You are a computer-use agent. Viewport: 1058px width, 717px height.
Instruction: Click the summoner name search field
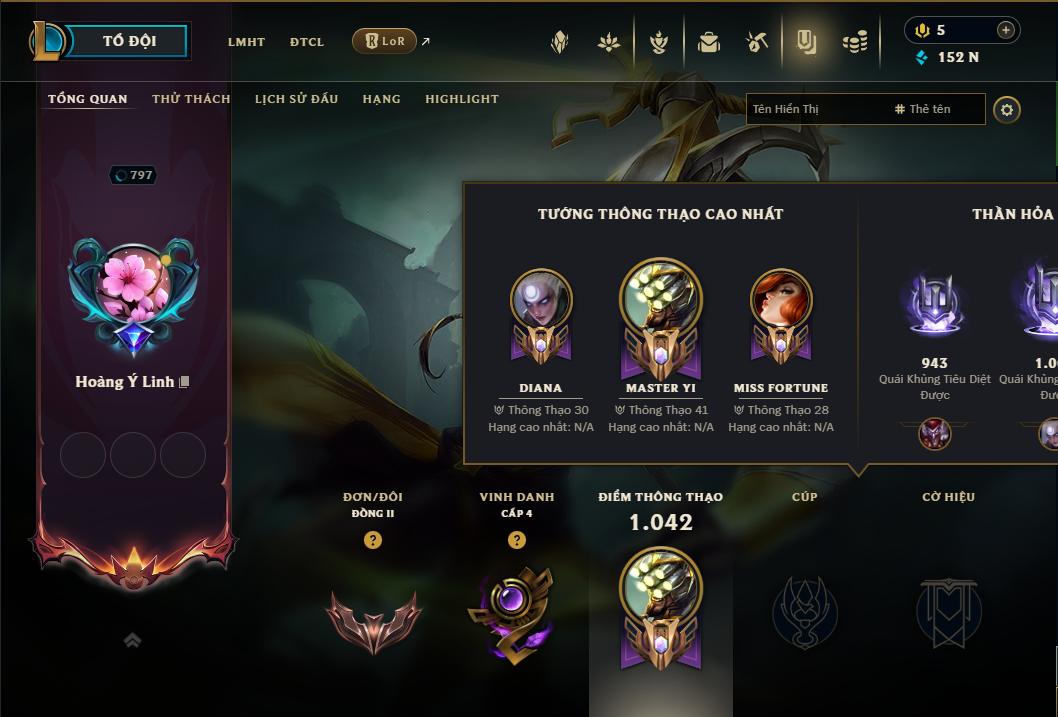click(815, 109)
